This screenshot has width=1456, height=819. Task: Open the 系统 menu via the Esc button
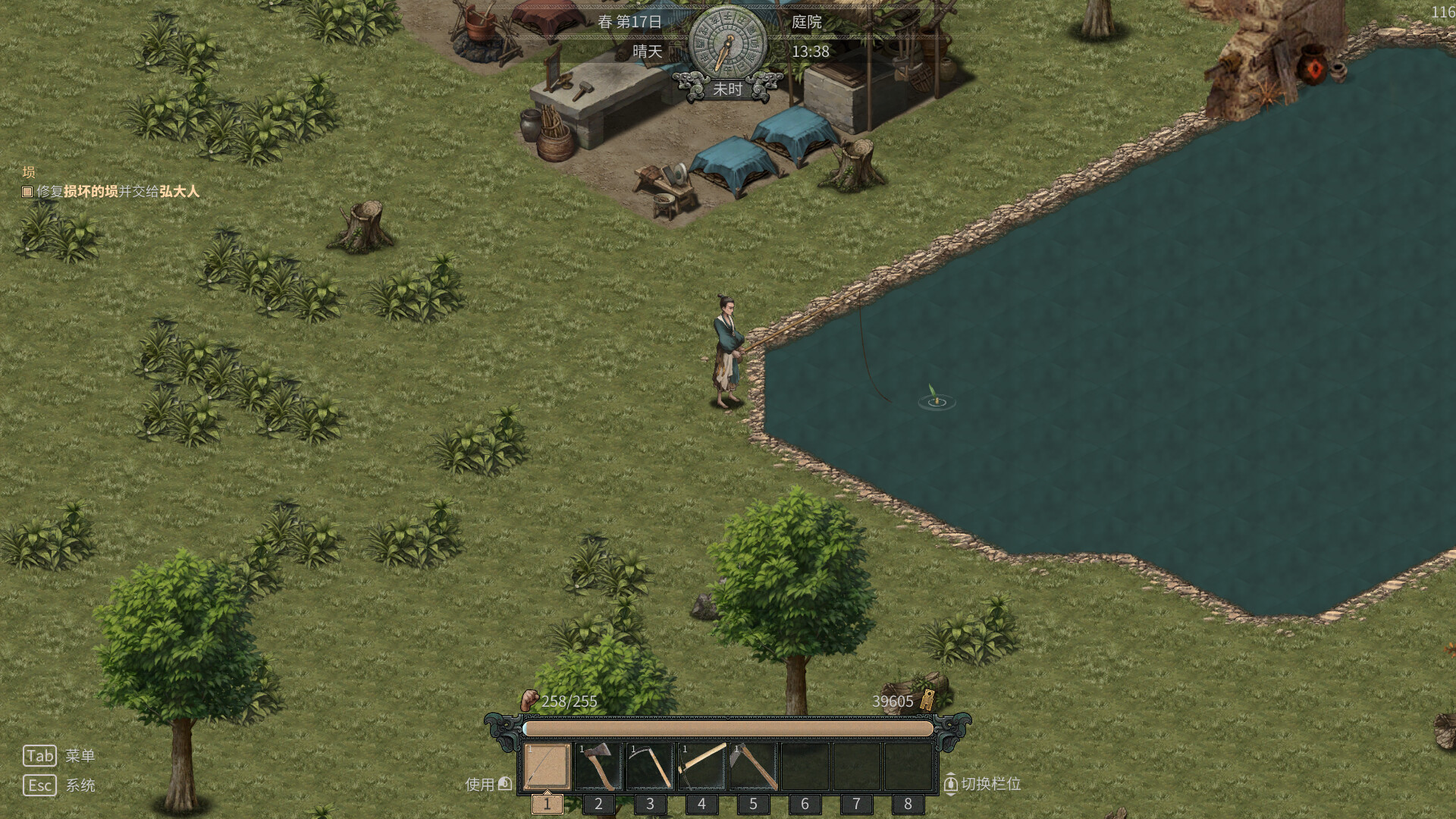[x=41, y=786]
